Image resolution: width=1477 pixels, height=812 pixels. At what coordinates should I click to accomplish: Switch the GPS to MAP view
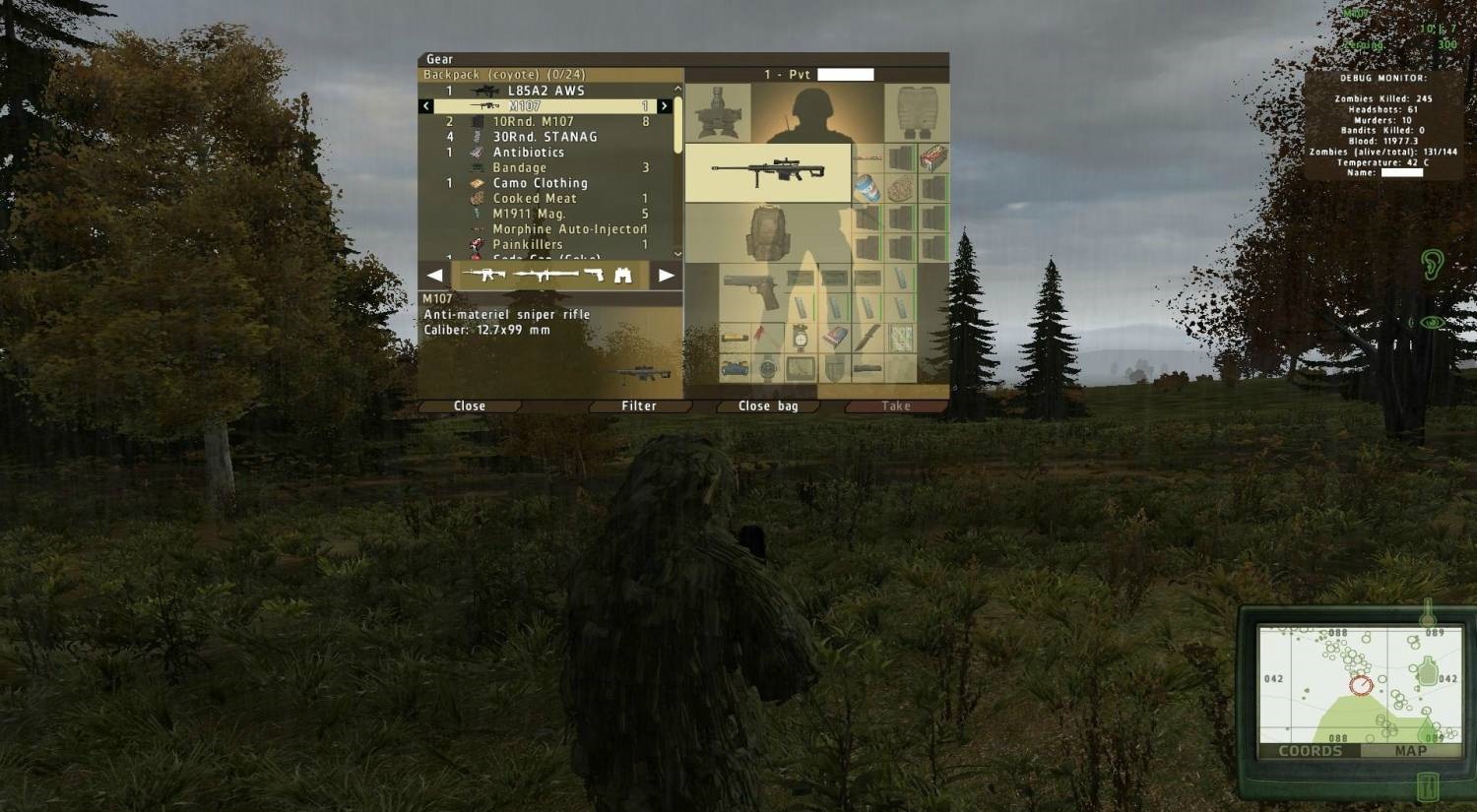pyautogui.click(x=1410, y=751)
